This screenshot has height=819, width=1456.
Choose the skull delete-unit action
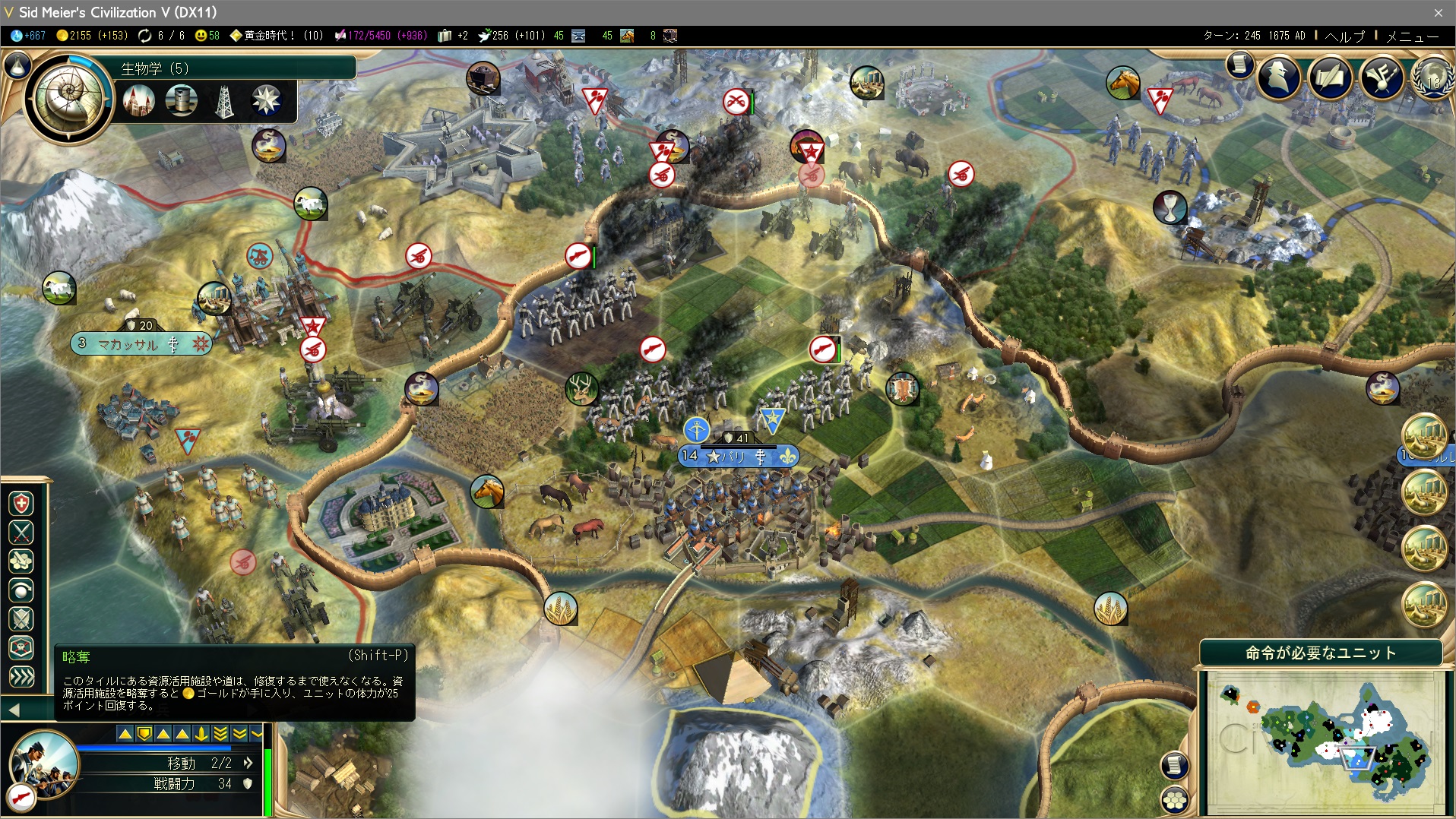coord(21,648)
